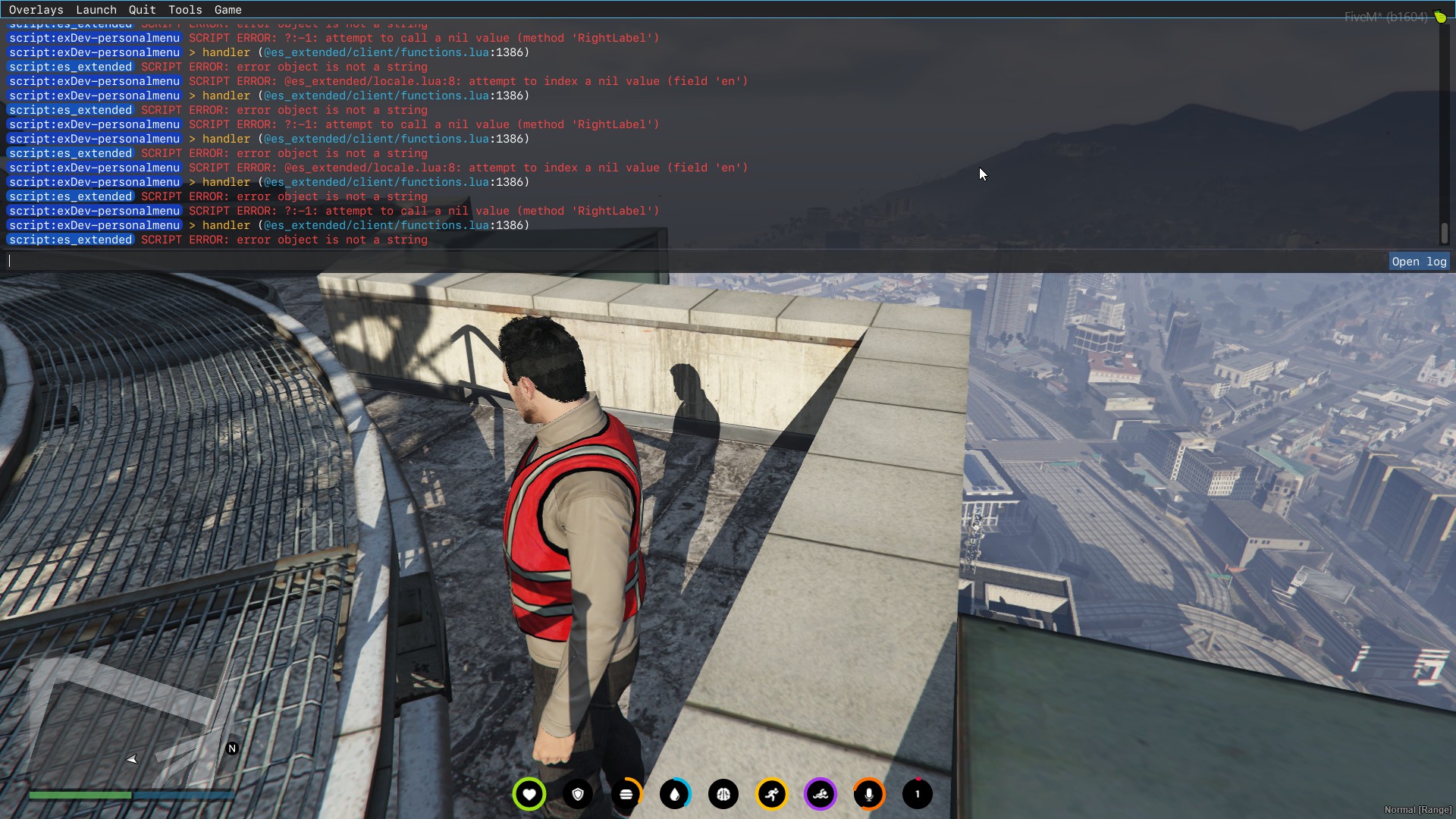Open the Overlays menu
1456x819 pixels.
(36, 9)
